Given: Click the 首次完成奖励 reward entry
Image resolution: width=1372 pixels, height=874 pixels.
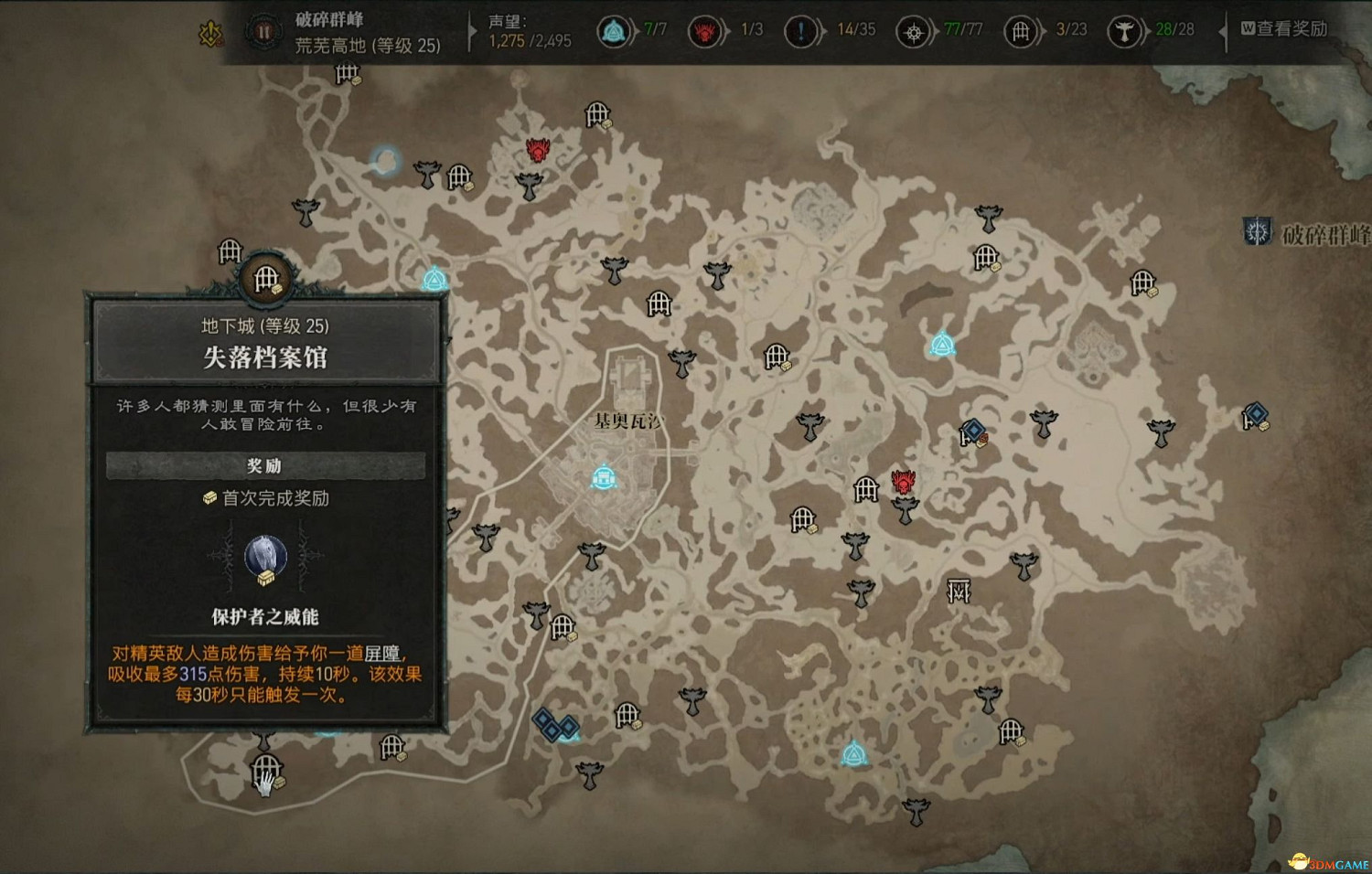Looking at the screenshot, I should point(267,499).
